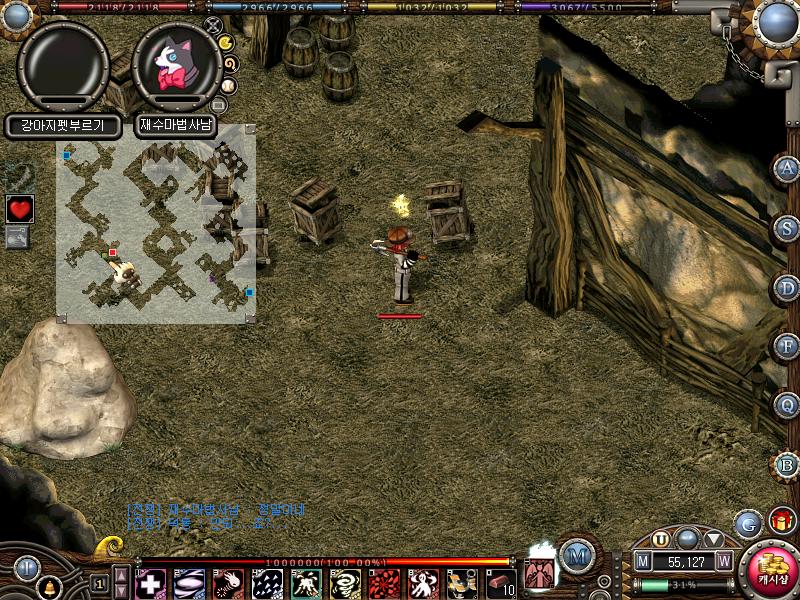The height and width of the screenshot is (600, 800).
Task: Click the round G button
Action: tap(747, 523)
